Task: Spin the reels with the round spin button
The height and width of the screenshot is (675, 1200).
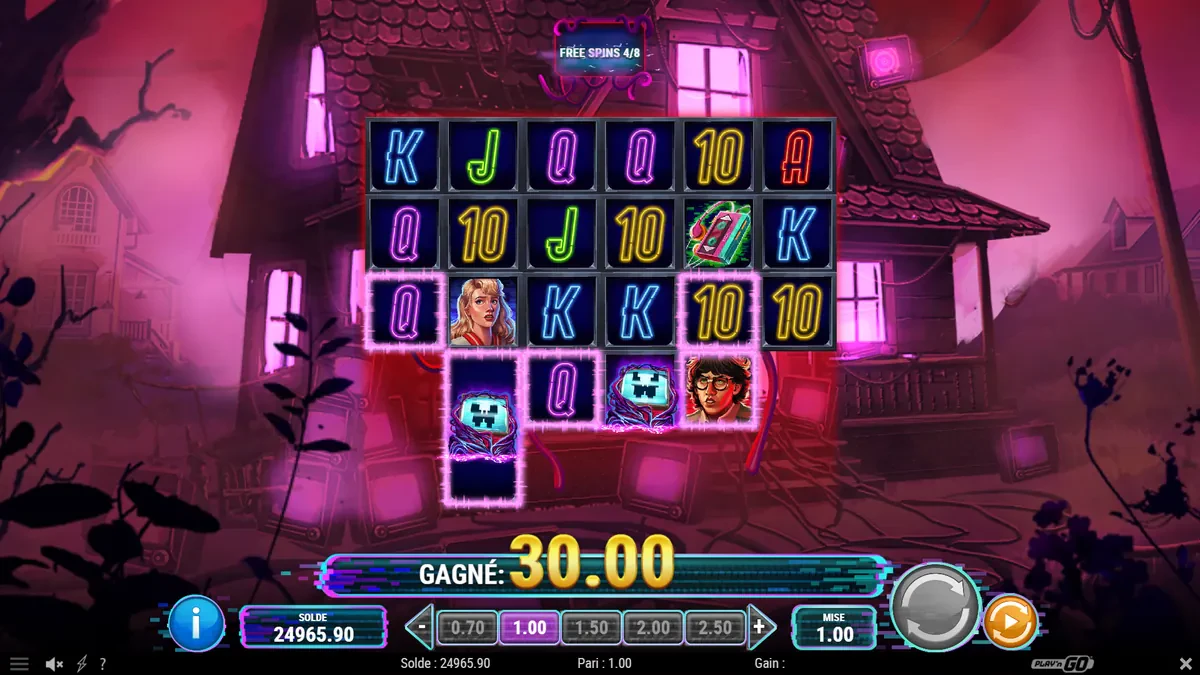Action: (x=935, y=606)
